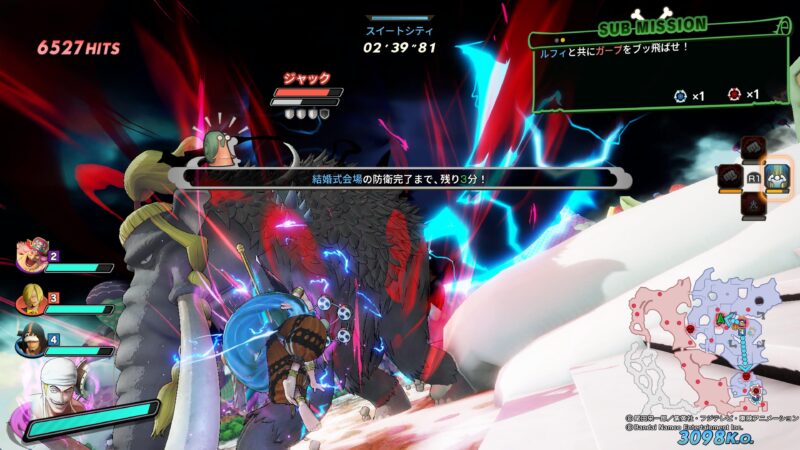Click the blue coin reward icon
The image size is (800, 450).
[681, 96]
